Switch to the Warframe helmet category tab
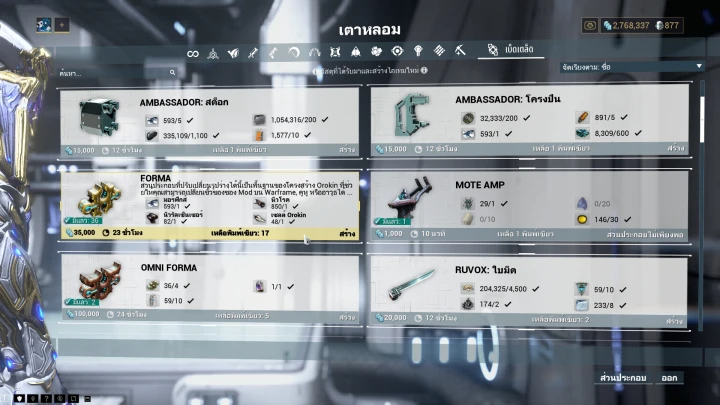720x405 pixels. [x=213, y=52]
